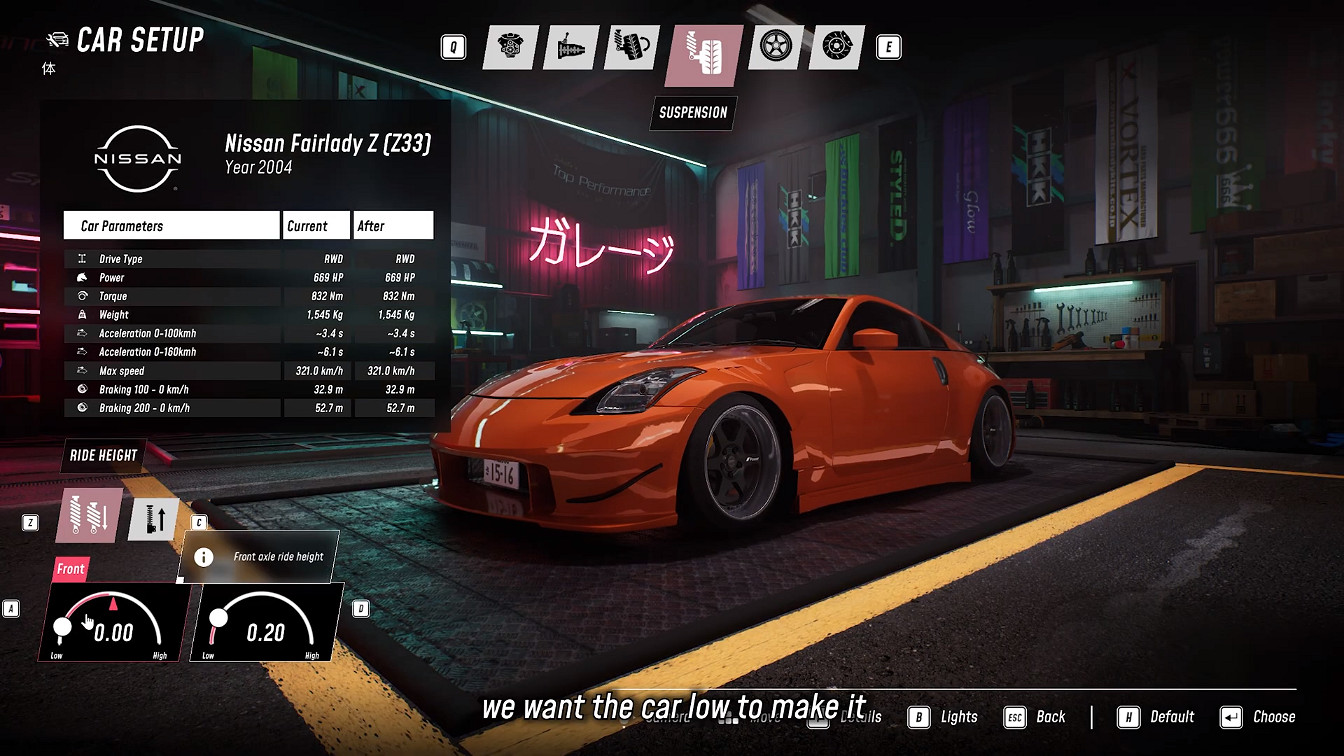Confirm with the Choose button
1344x756 pixels.
[1258, 717]
